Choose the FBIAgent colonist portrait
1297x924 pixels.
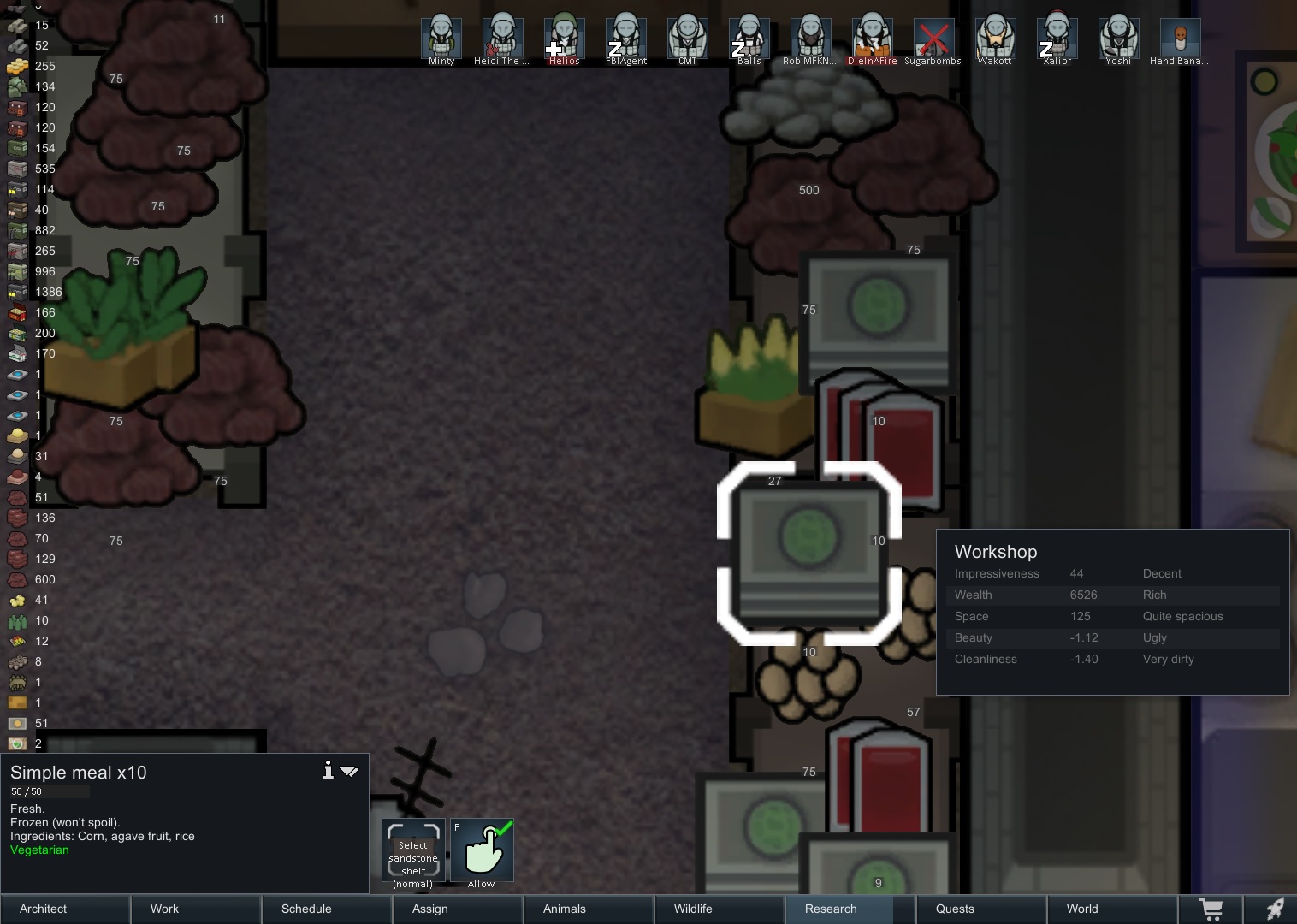625,38
